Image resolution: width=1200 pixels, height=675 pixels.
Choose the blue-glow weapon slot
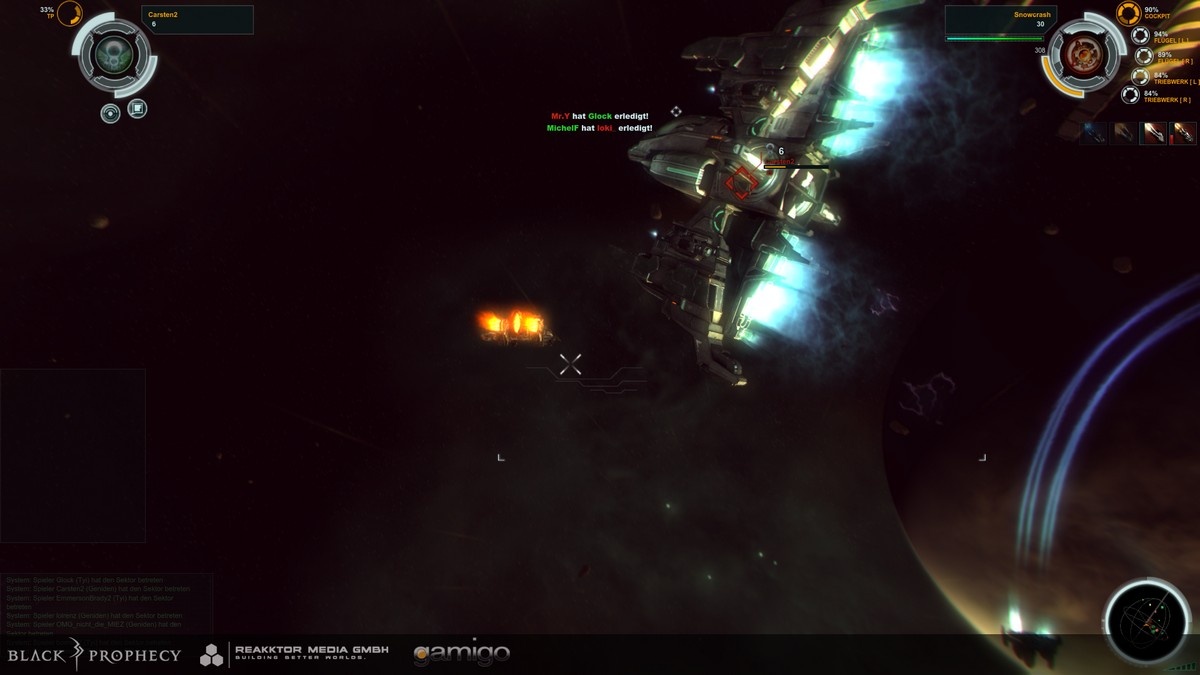point(1095,133)
